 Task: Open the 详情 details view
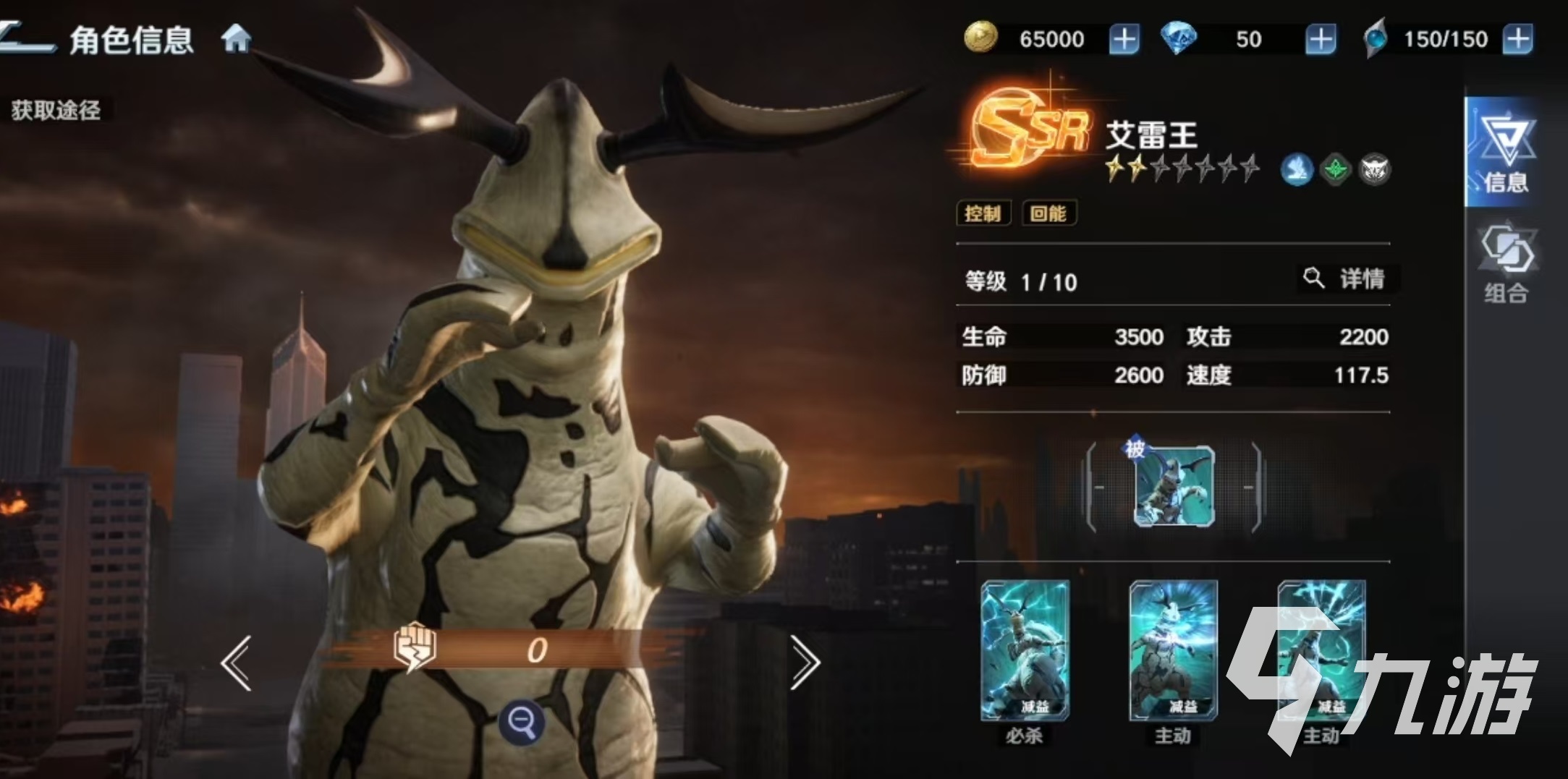coord(1349,278)
